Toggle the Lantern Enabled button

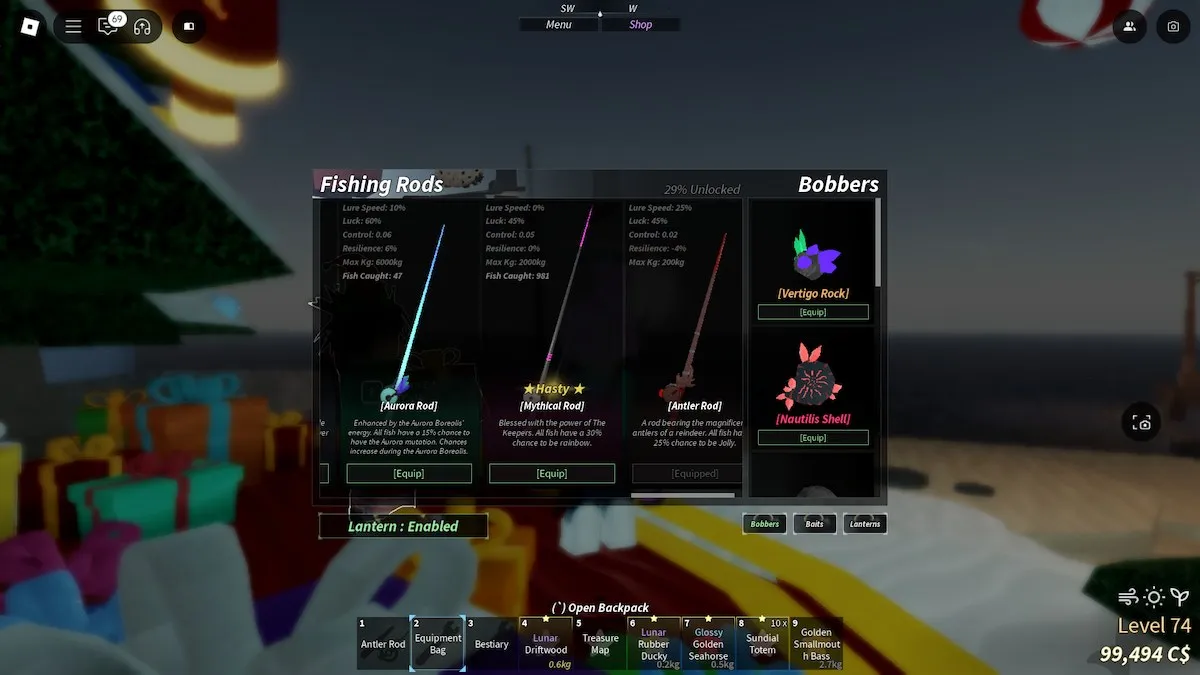tap(403, 526)
